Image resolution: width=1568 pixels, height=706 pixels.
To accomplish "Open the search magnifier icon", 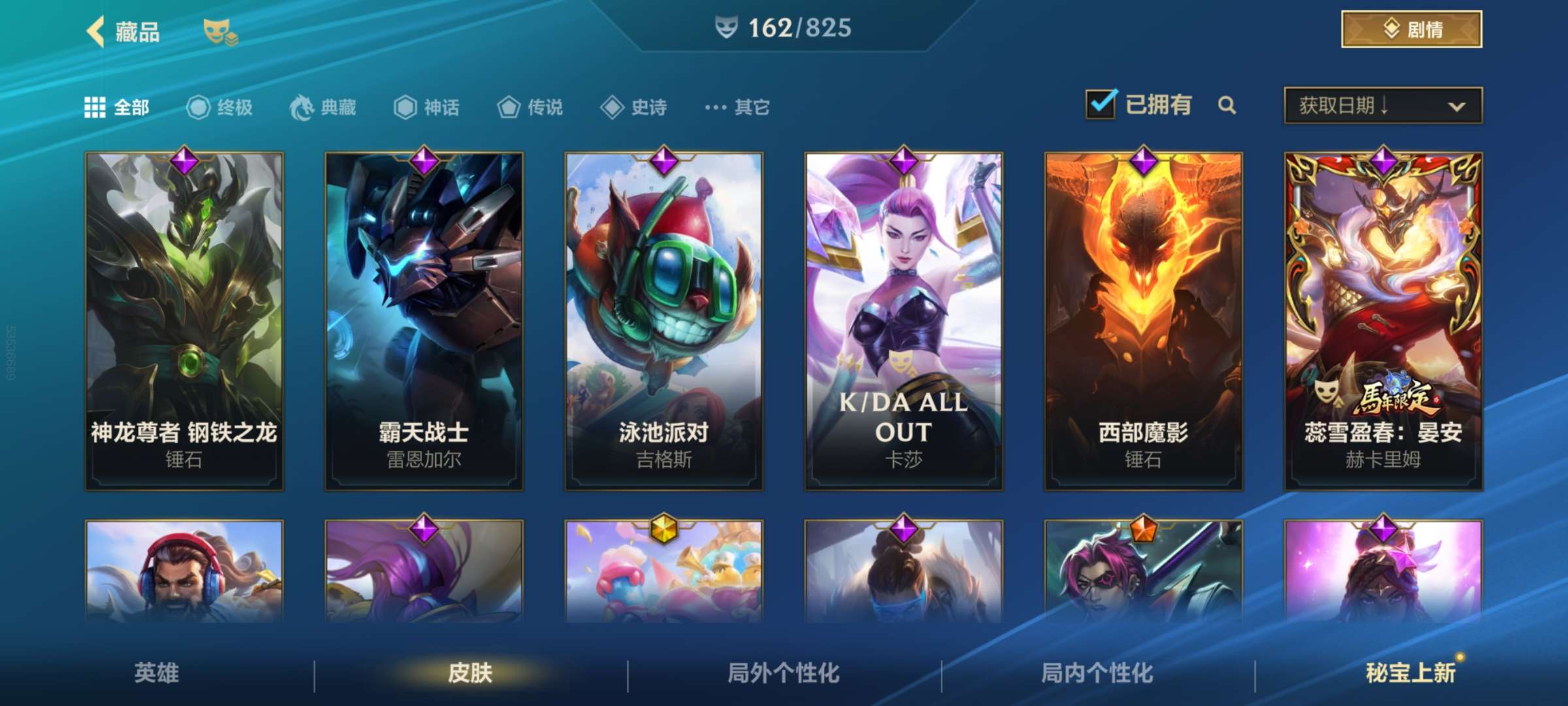I will (1227, 105).
